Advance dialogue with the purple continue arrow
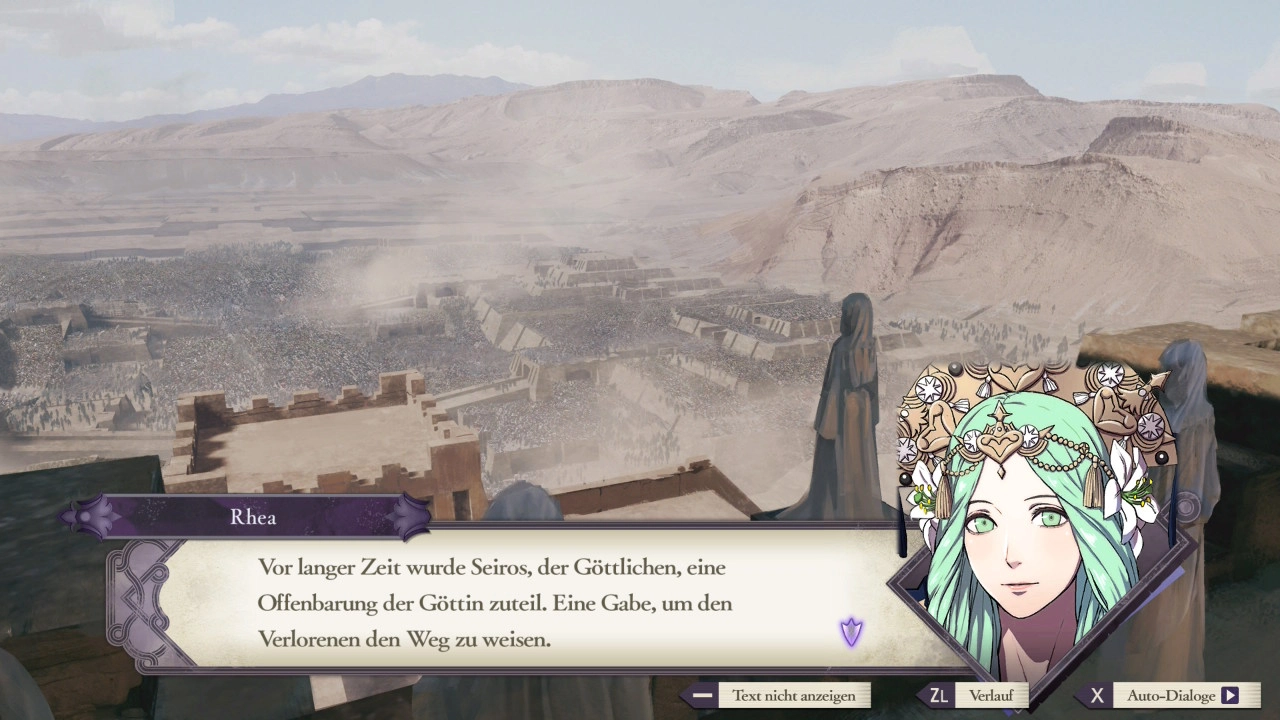This screenshot has height=720, width=1280. tap(851, 632)
